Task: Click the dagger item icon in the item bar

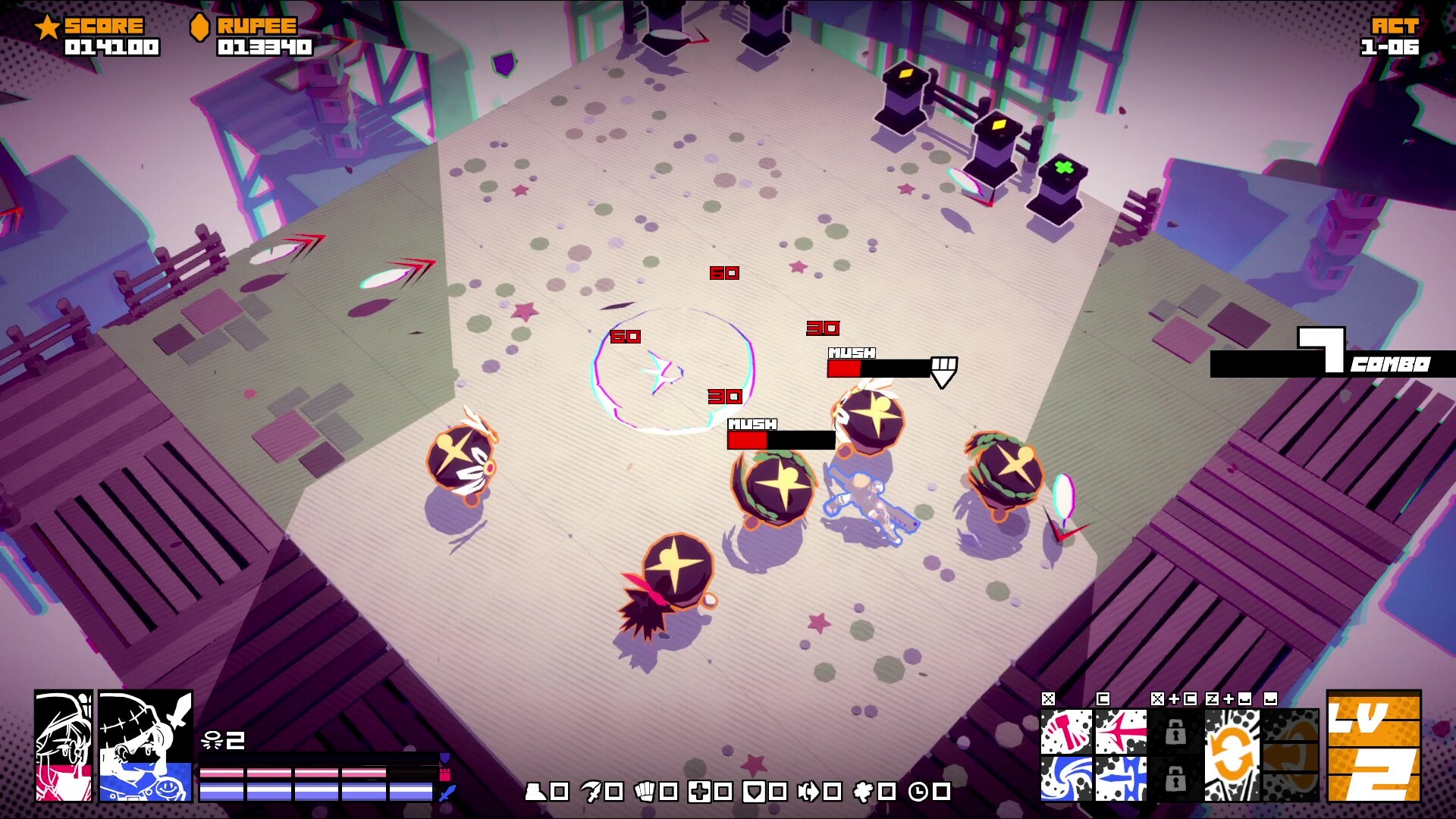Action: pos(592,790)
